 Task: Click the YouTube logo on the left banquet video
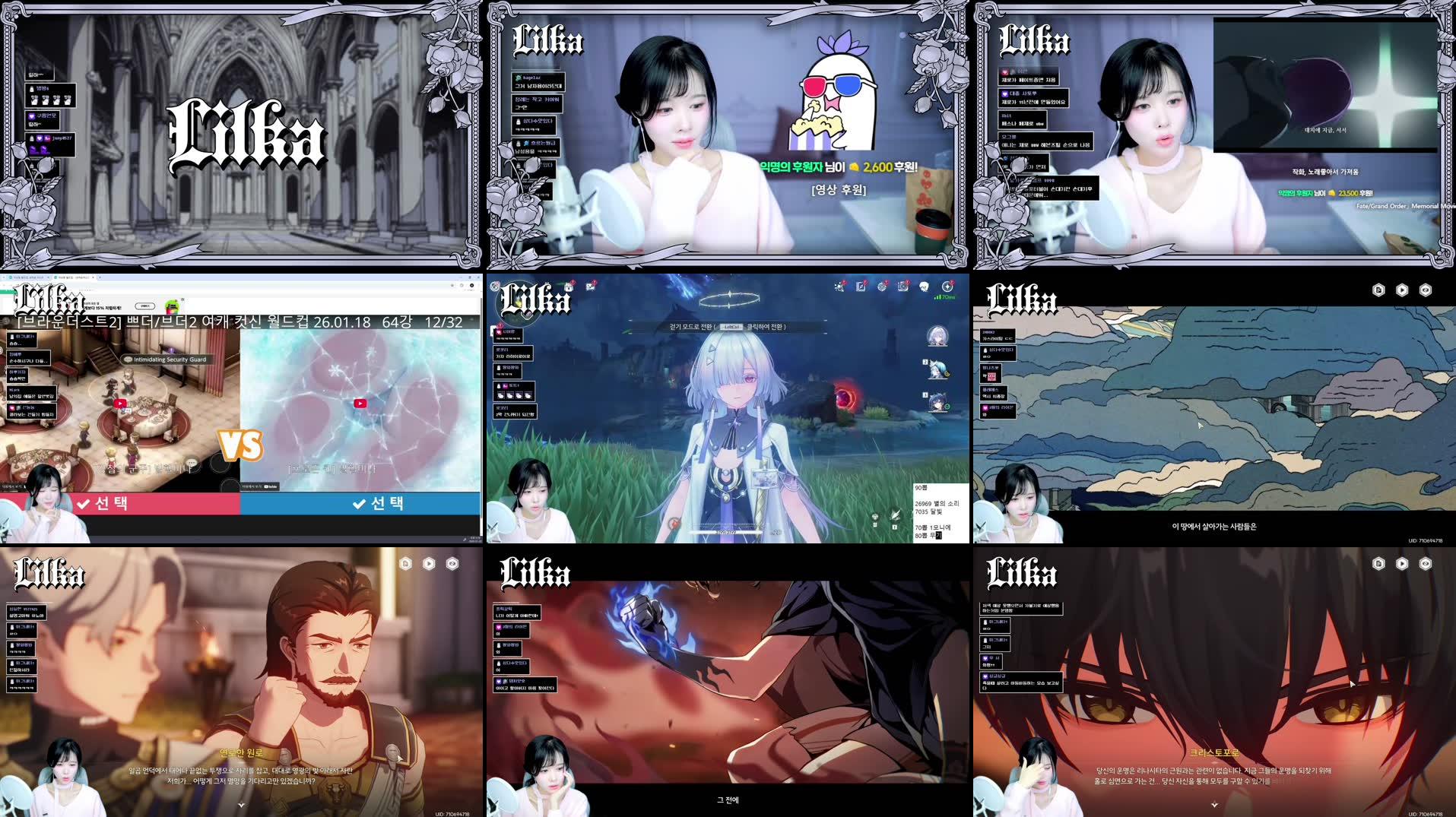point(120,404)
